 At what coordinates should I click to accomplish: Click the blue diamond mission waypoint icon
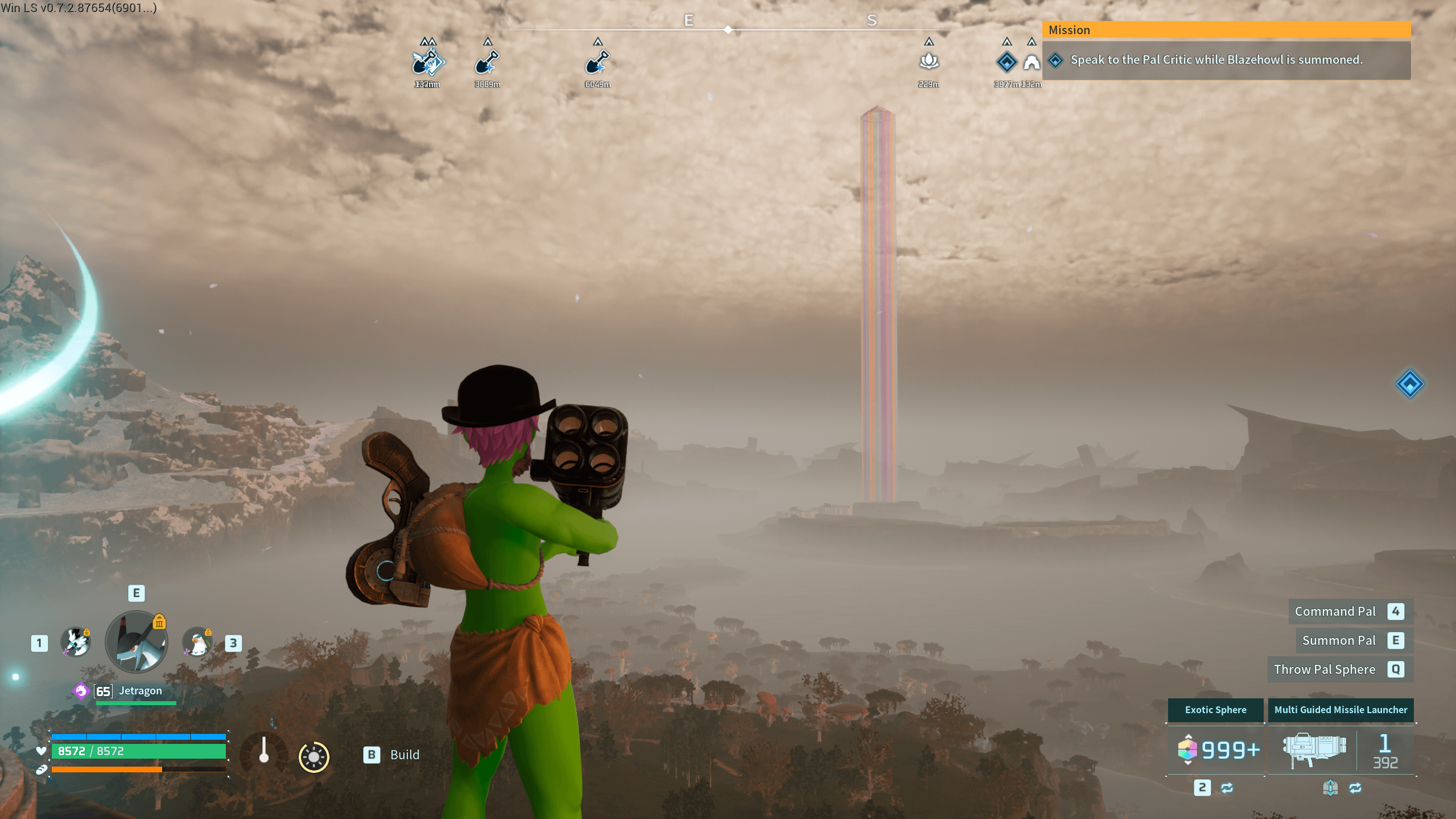point(1409,384)
